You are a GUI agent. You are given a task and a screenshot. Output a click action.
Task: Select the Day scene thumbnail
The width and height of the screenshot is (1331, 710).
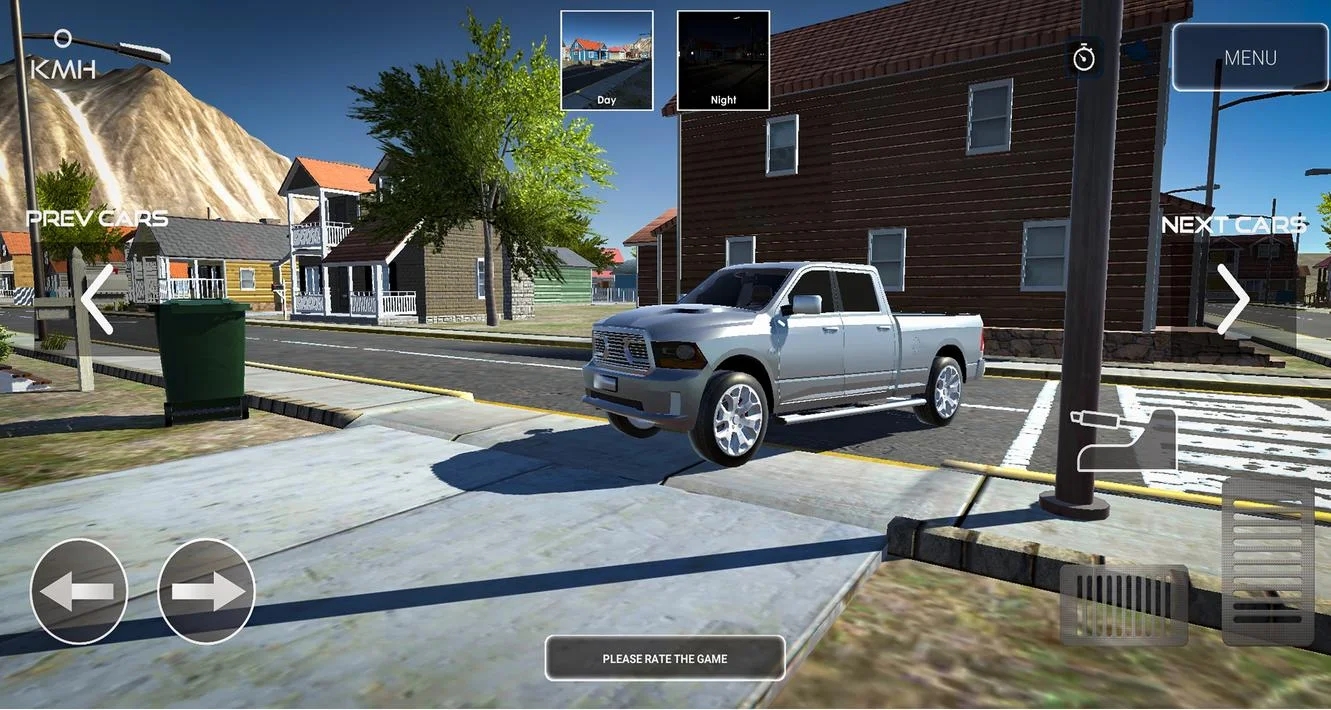[607, 60]
